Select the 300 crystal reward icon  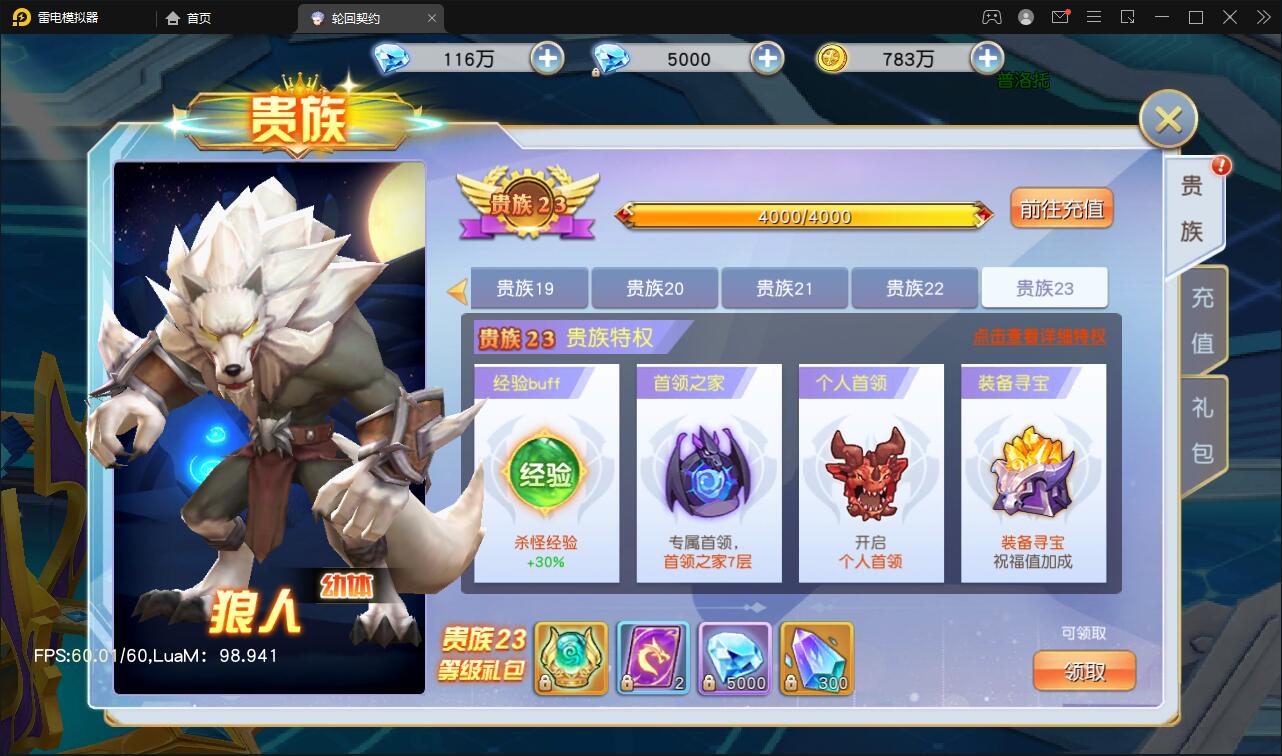(815, 658)
